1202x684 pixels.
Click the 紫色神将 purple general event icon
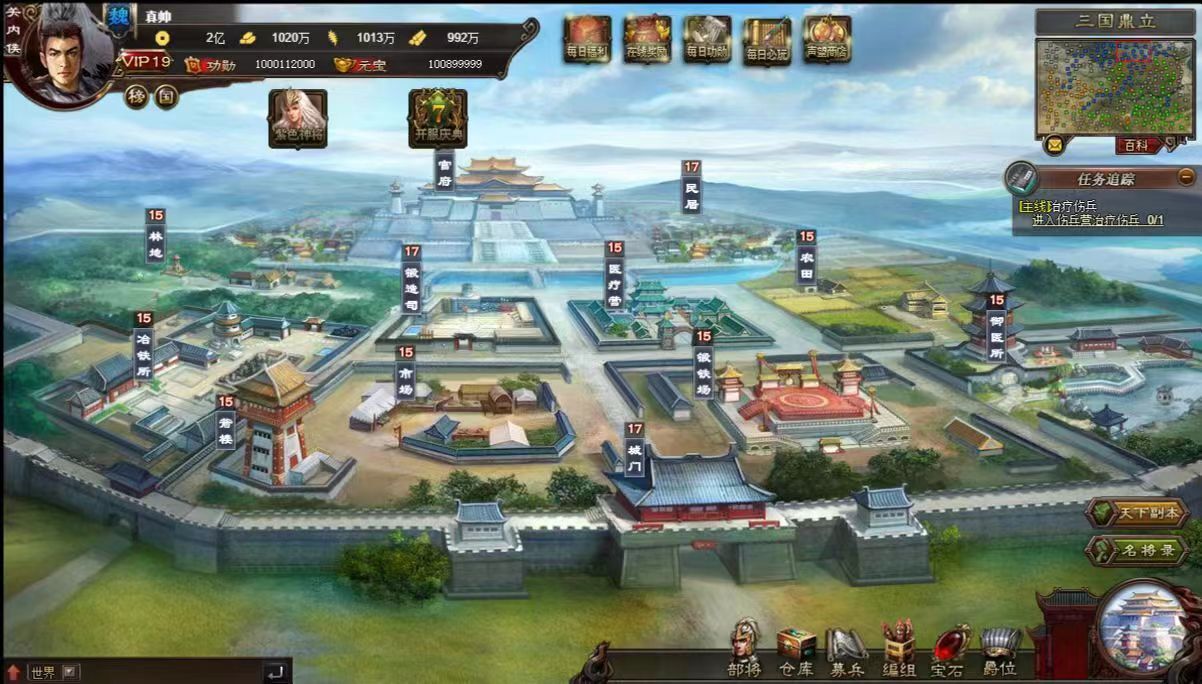pyautogui.click(x=297, y=117)
